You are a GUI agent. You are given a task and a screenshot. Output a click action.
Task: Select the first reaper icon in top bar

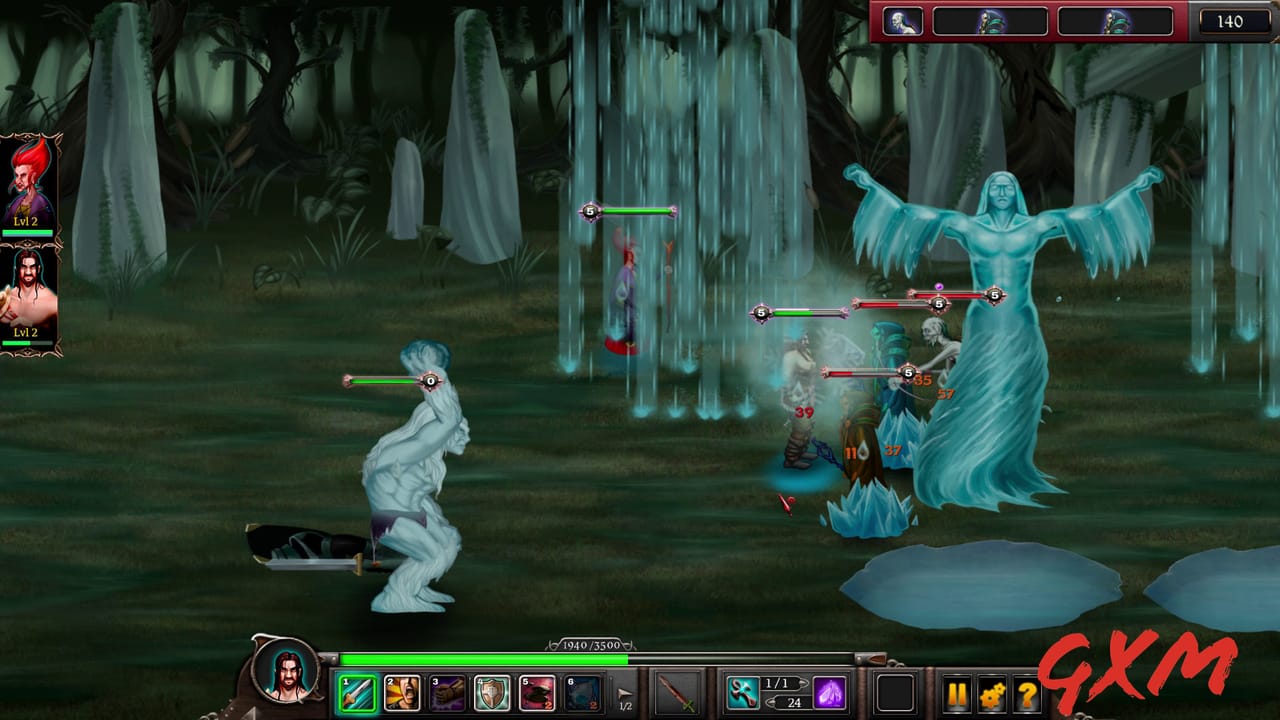[x=992, y=21]
